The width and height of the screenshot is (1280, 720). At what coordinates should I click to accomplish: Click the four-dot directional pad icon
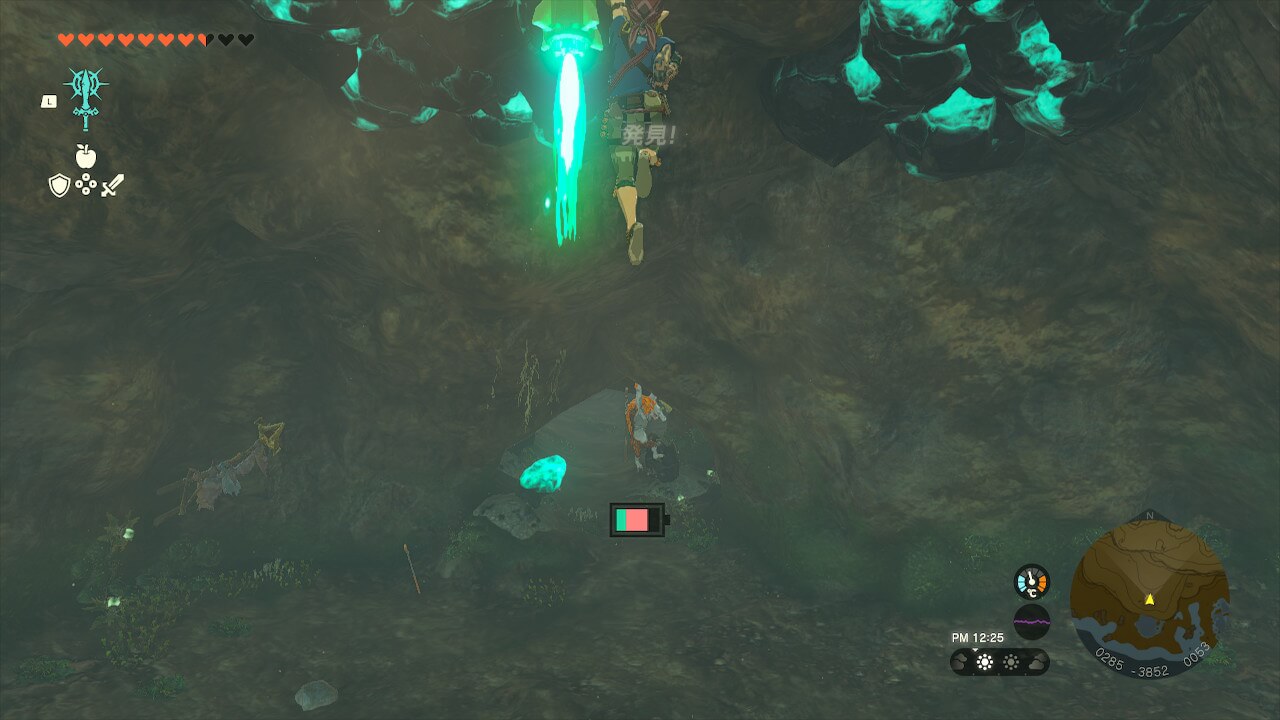pyautogui.click(x=85, y=185)
